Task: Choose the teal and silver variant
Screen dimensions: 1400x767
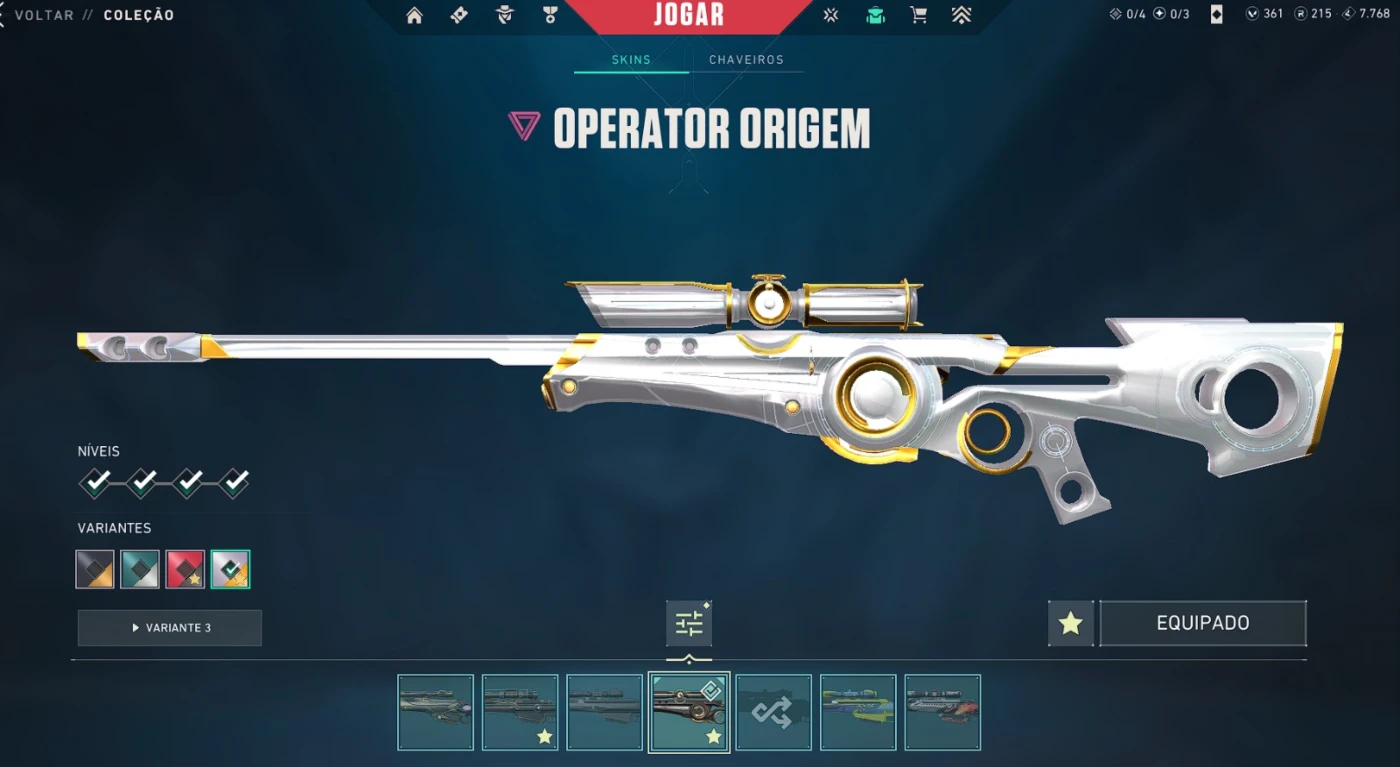Action: pyautogui.click(x=140, y=569)
